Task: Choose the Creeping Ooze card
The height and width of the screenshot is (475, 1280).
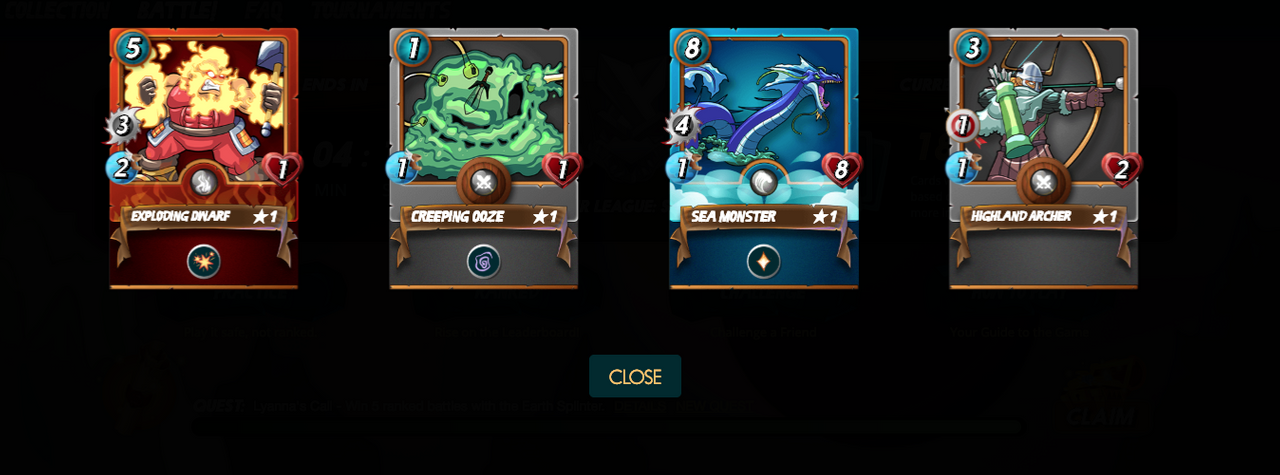Action: point(483,120)
